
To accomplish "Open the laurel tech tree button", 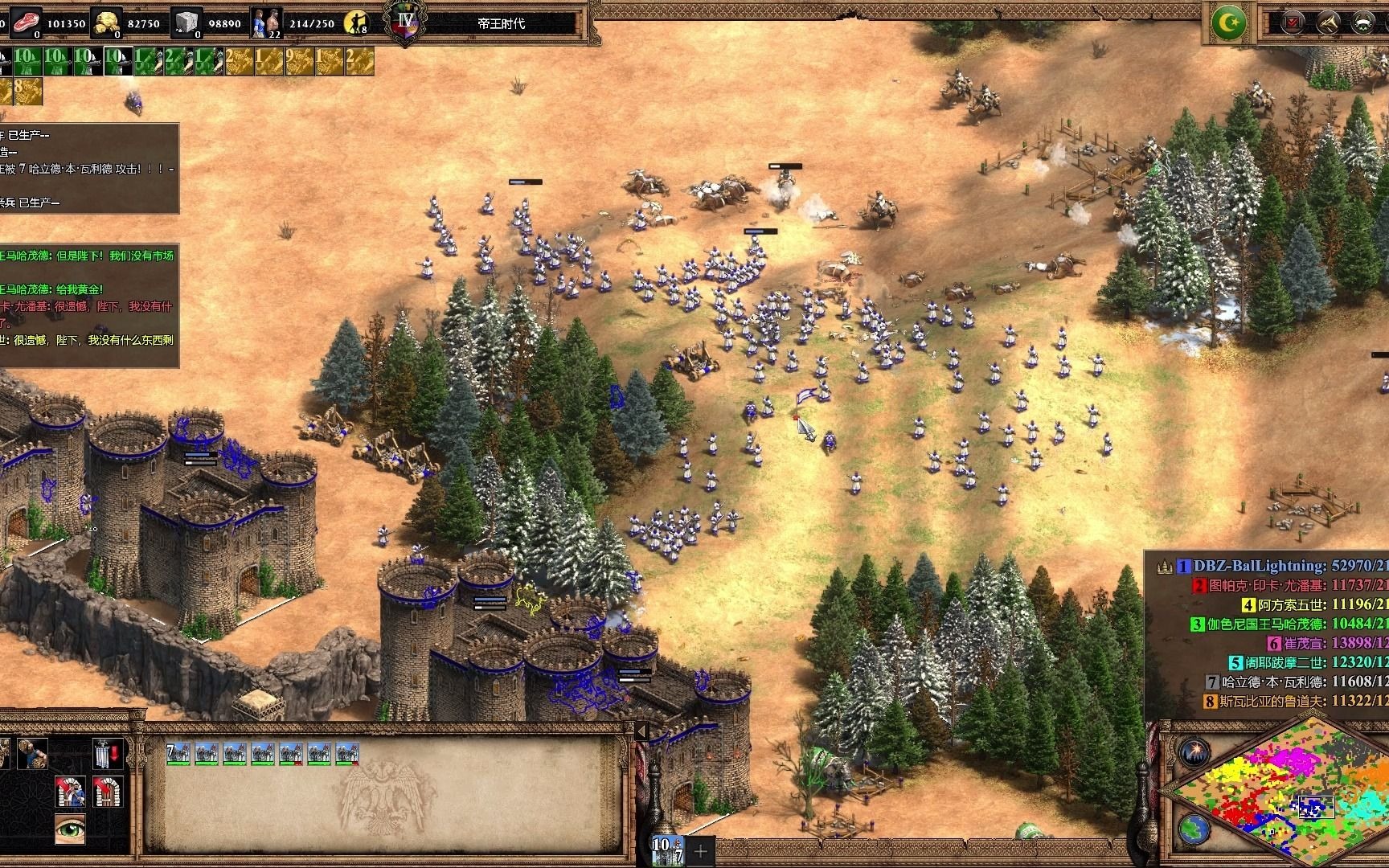I will 1362,22.
